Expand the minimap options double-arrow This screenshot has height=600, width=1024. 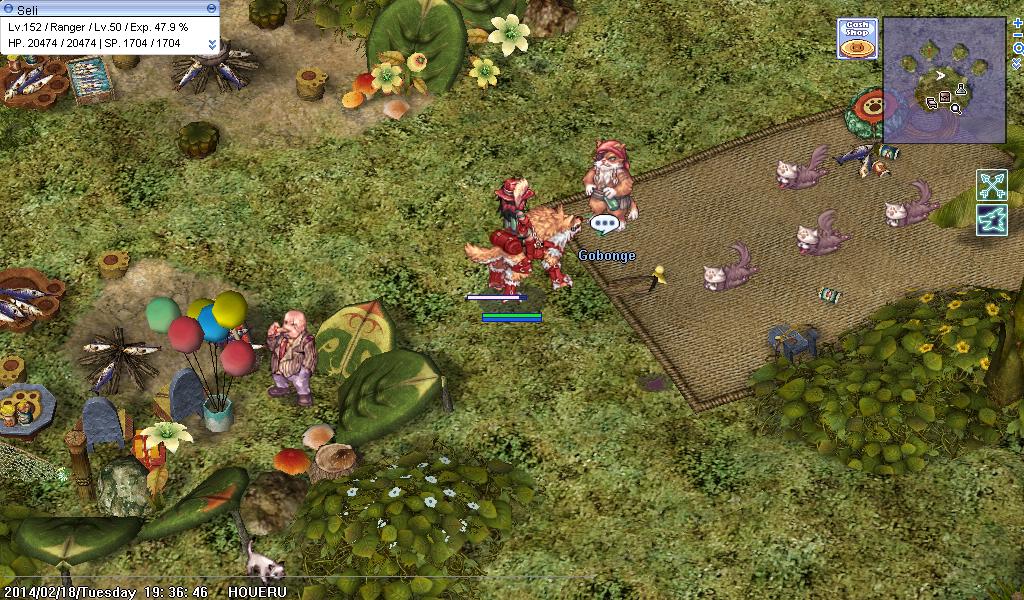click(x=1018, y=63)
